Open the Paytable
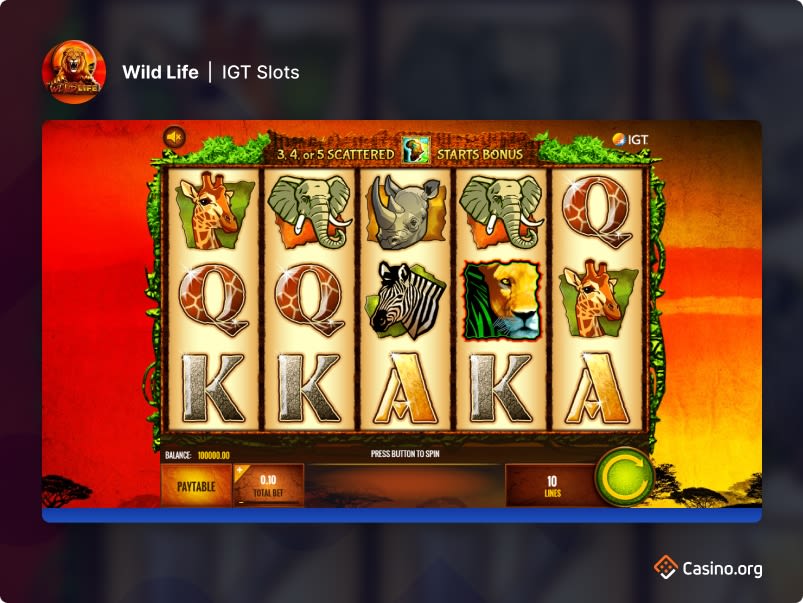Viewport: 803px width, 603px height. pyautogui.click(x=196, y=485)
